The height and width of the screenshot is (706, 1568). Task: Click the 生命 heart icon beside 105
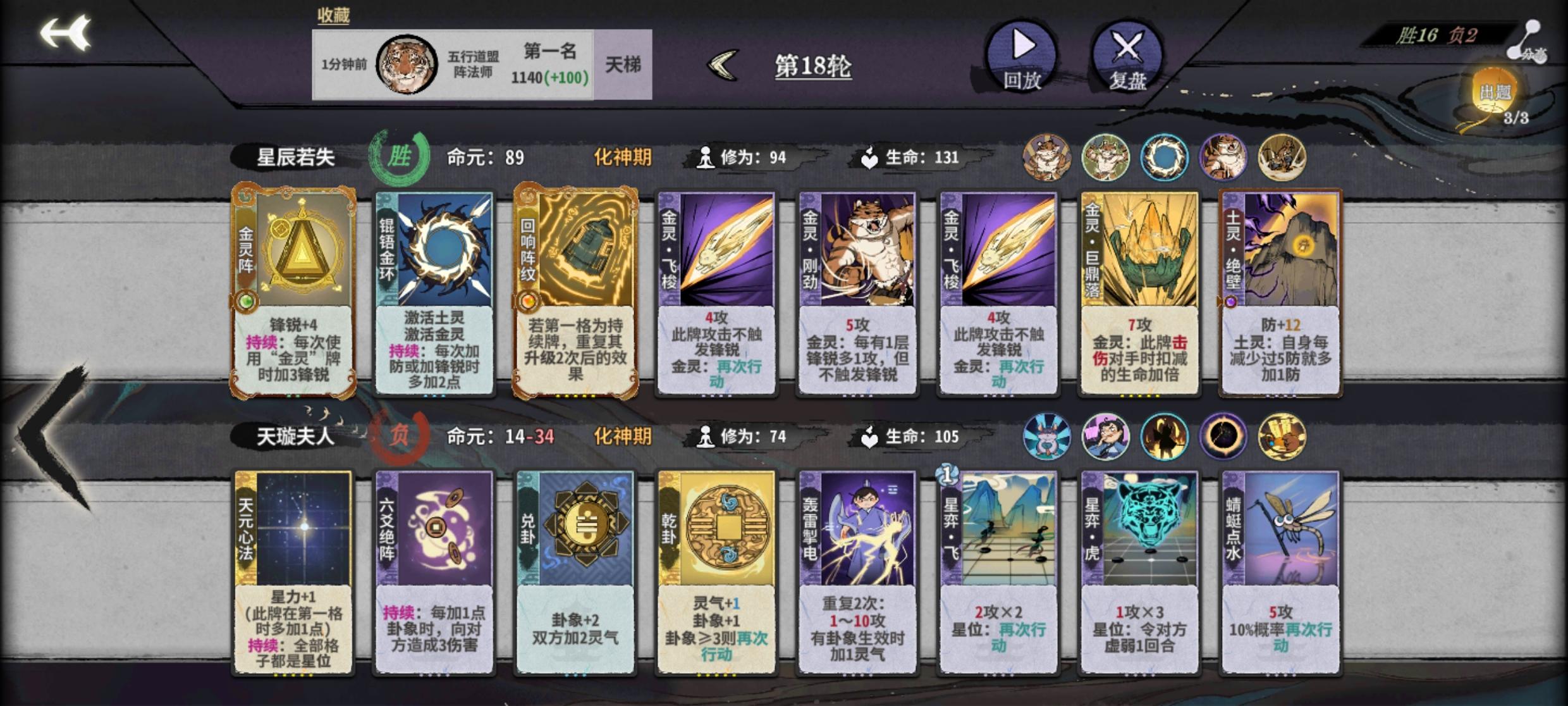pos(868,437)
